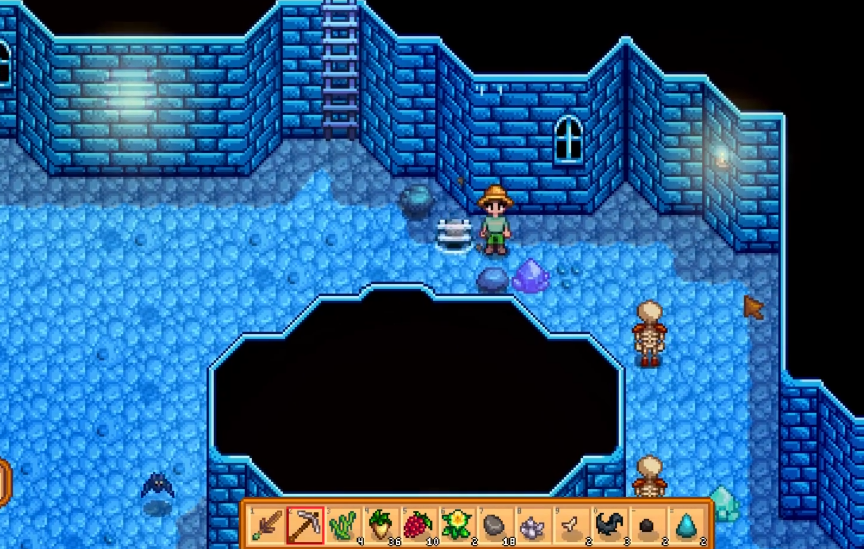The image size is (864, 549).
Task: Pick the acorn-like seed stack of 36
Action: click(380, 524)
